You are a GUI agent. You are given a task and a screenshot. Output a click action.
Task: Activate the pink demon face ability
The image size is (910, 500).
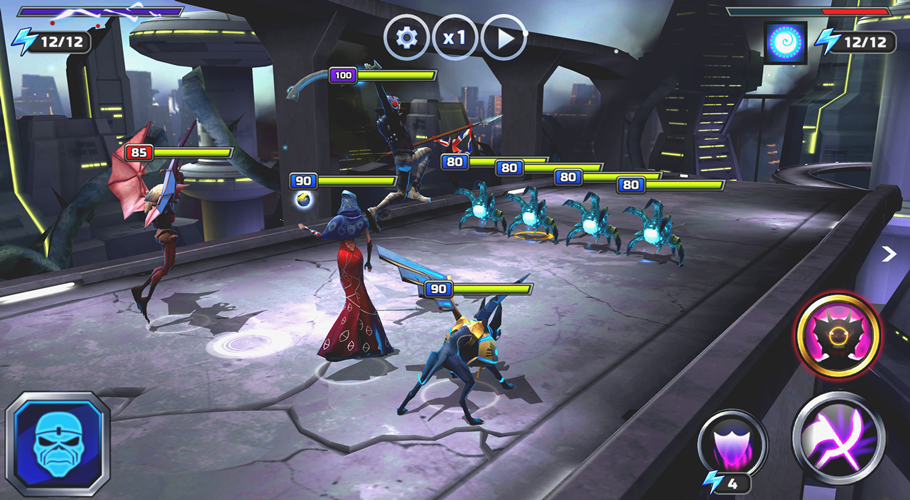pyautogui.click(x=838, y=335)
